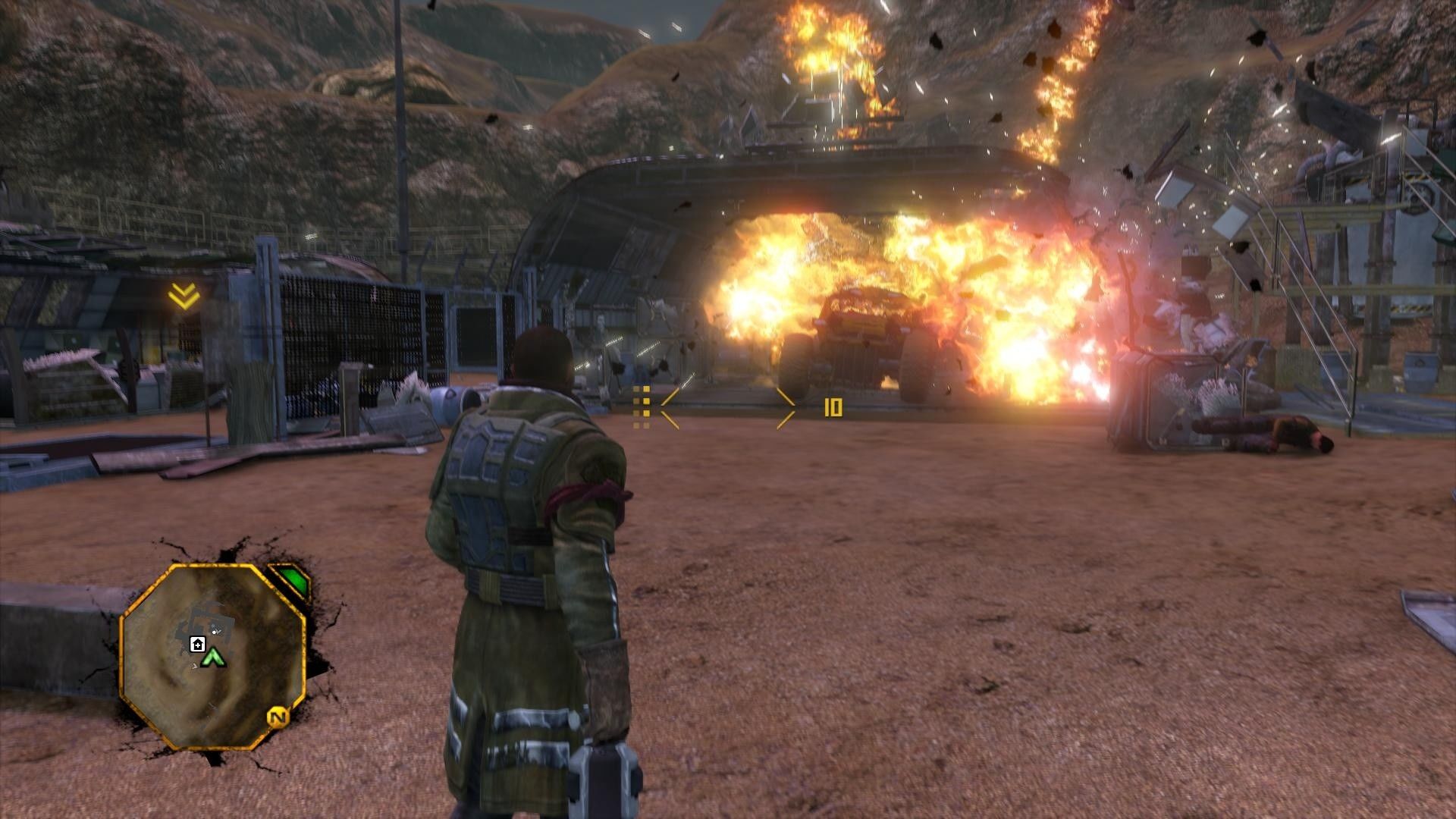Click the green player arrow on minimap
Image resolution: width=1456 pixels, height=819 pixels.
pos(215,657)
